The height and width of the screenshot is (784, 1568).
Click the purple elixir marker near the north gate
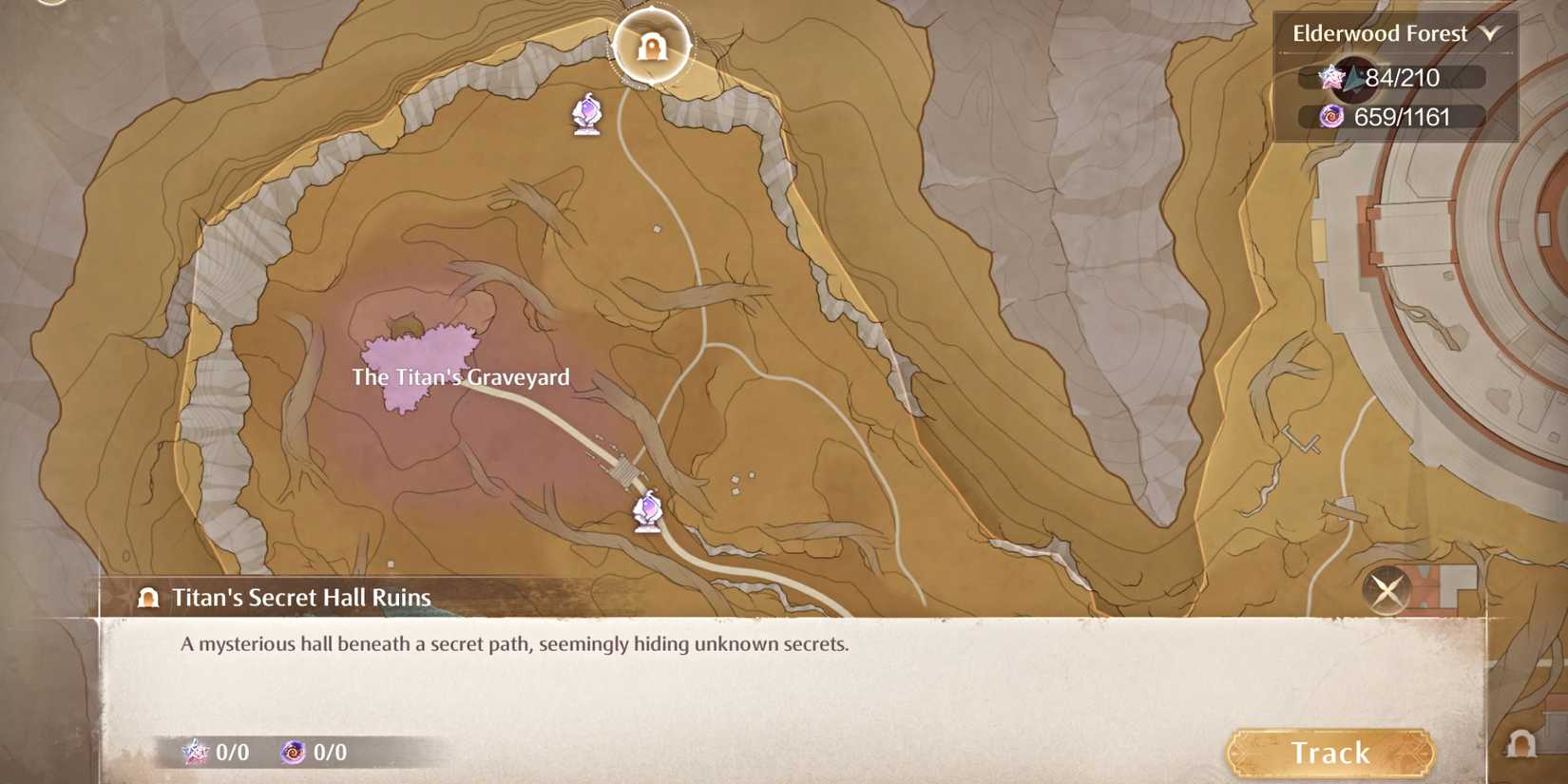(587, 112)
